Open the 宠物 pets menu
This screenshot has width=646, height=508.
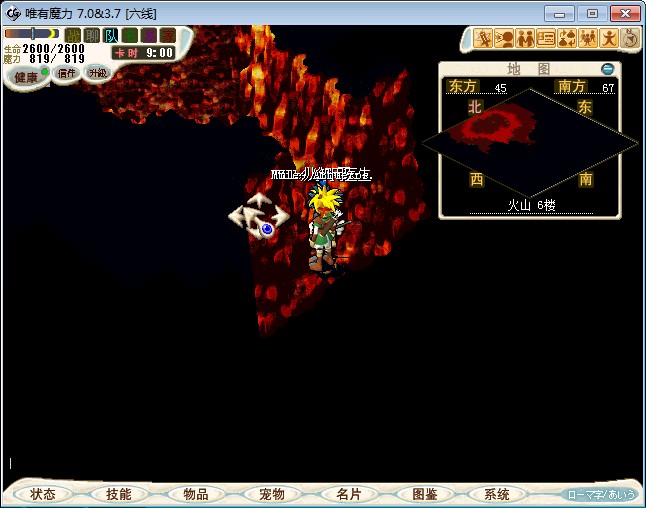coord(272,494)
